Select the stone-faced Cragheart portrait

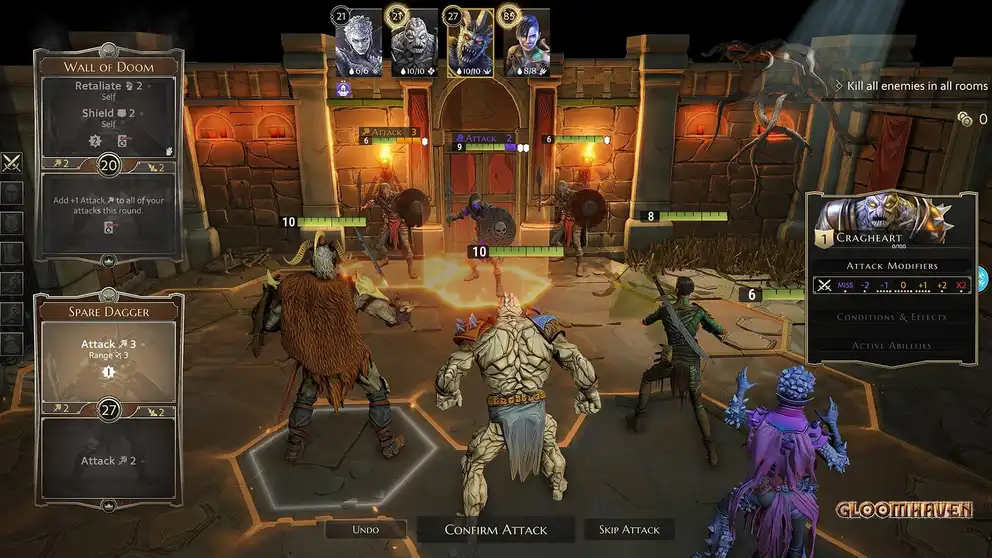coord(414,43)
